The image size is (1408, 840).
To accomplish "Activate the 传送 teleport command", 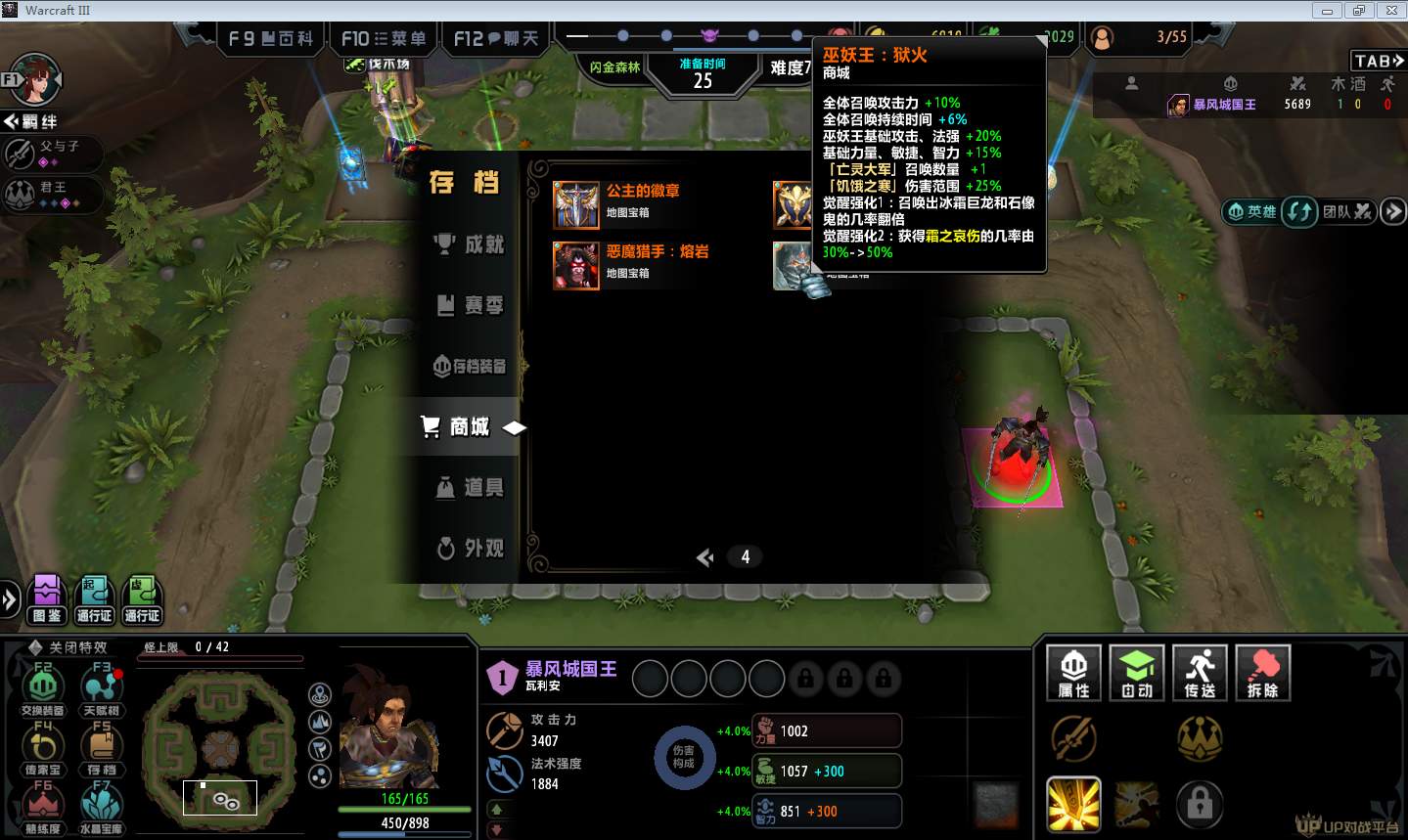I will (x=1200, y=673).
